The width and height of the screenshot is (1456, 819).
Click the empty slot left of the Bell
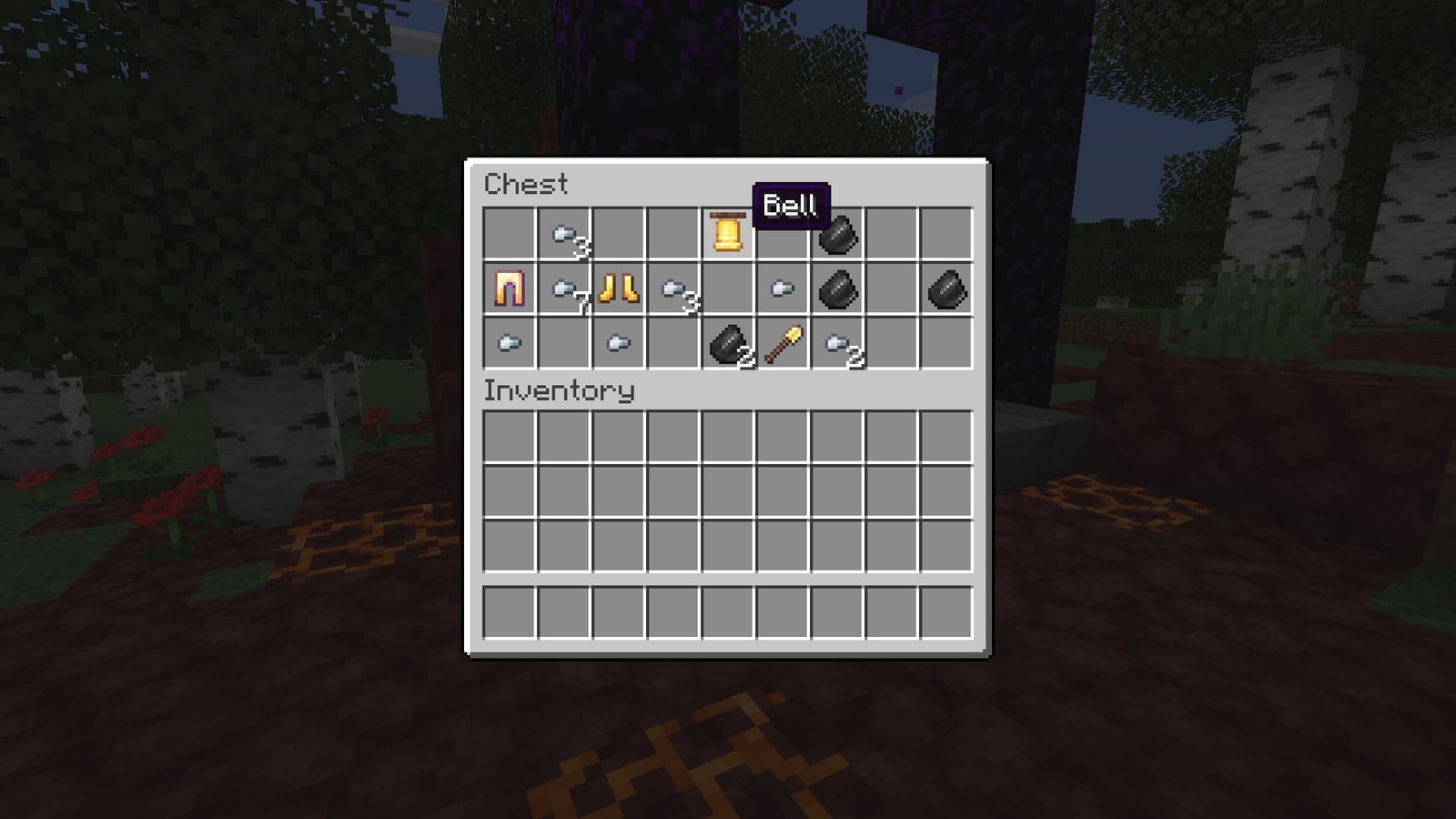(673, 237)
